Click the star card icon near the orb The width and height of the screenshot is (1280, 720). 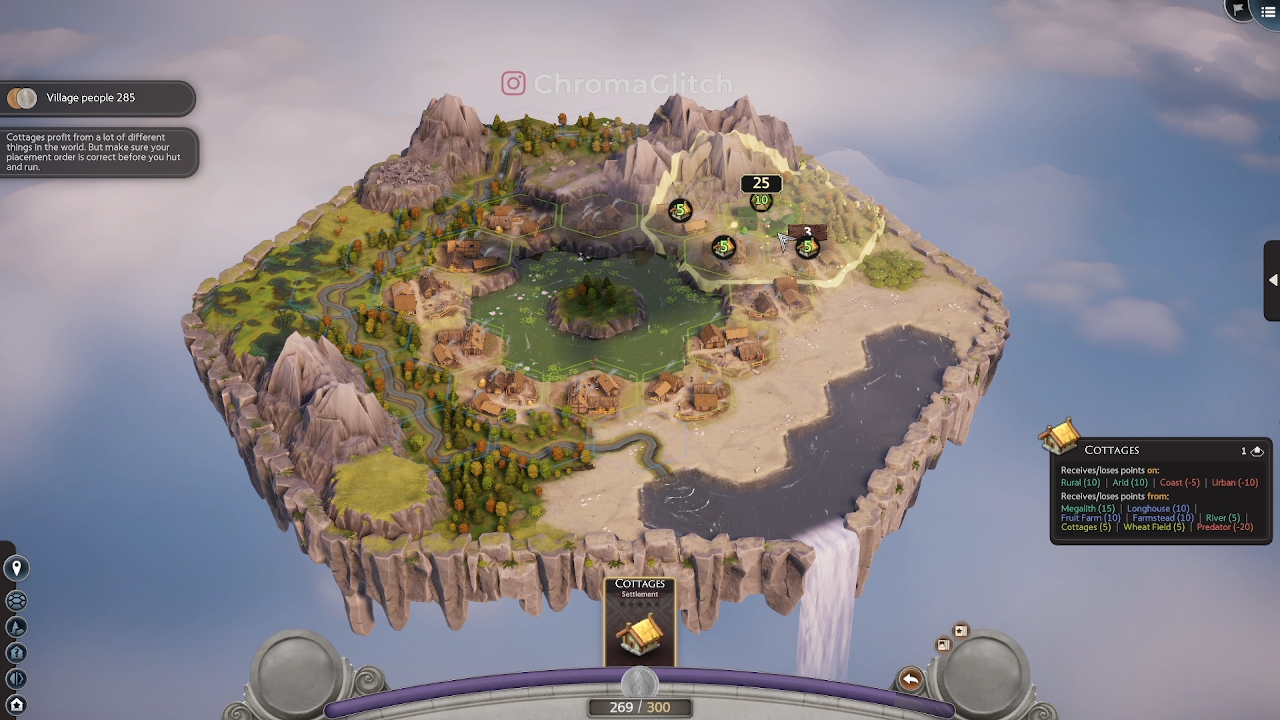point(960,630)
